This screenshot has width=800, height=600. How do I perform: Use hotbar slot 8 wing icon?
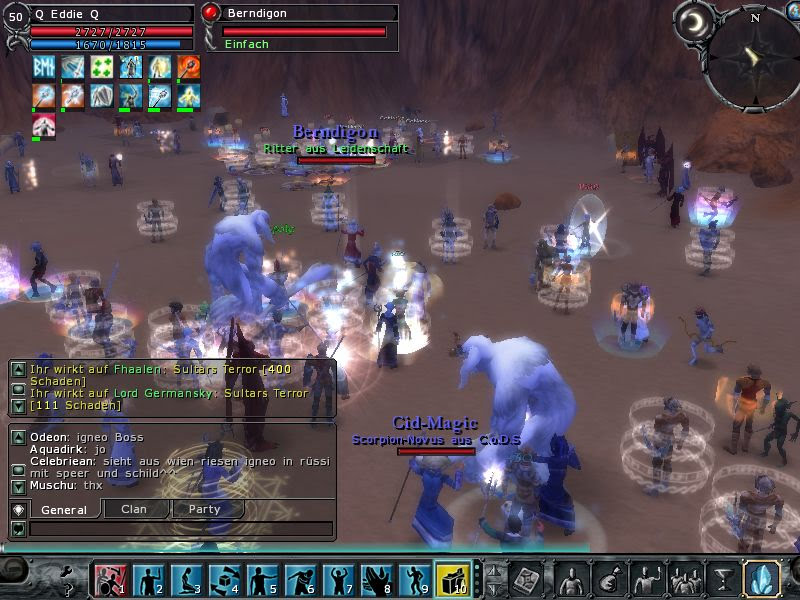376,579
